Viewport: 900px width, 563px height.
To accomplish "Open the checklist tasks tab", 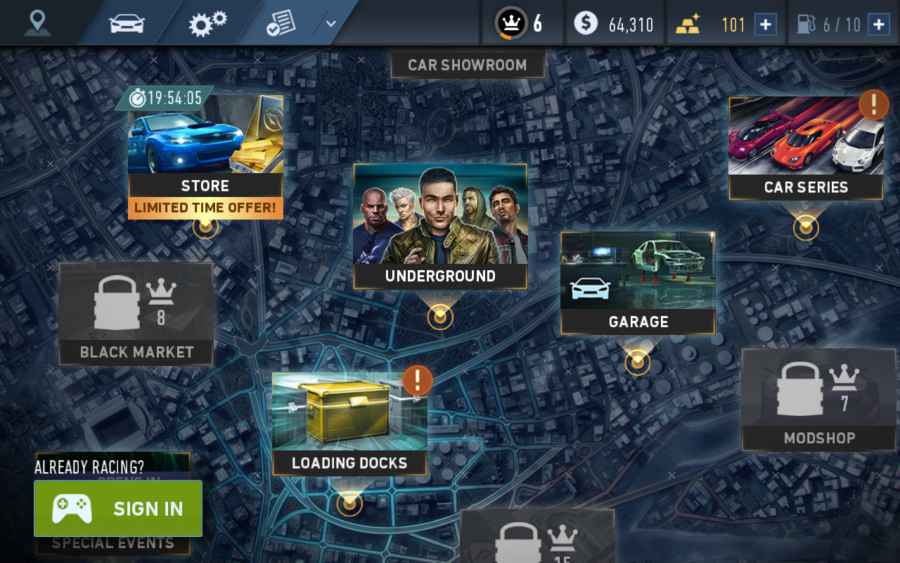I will coord(281,22).
